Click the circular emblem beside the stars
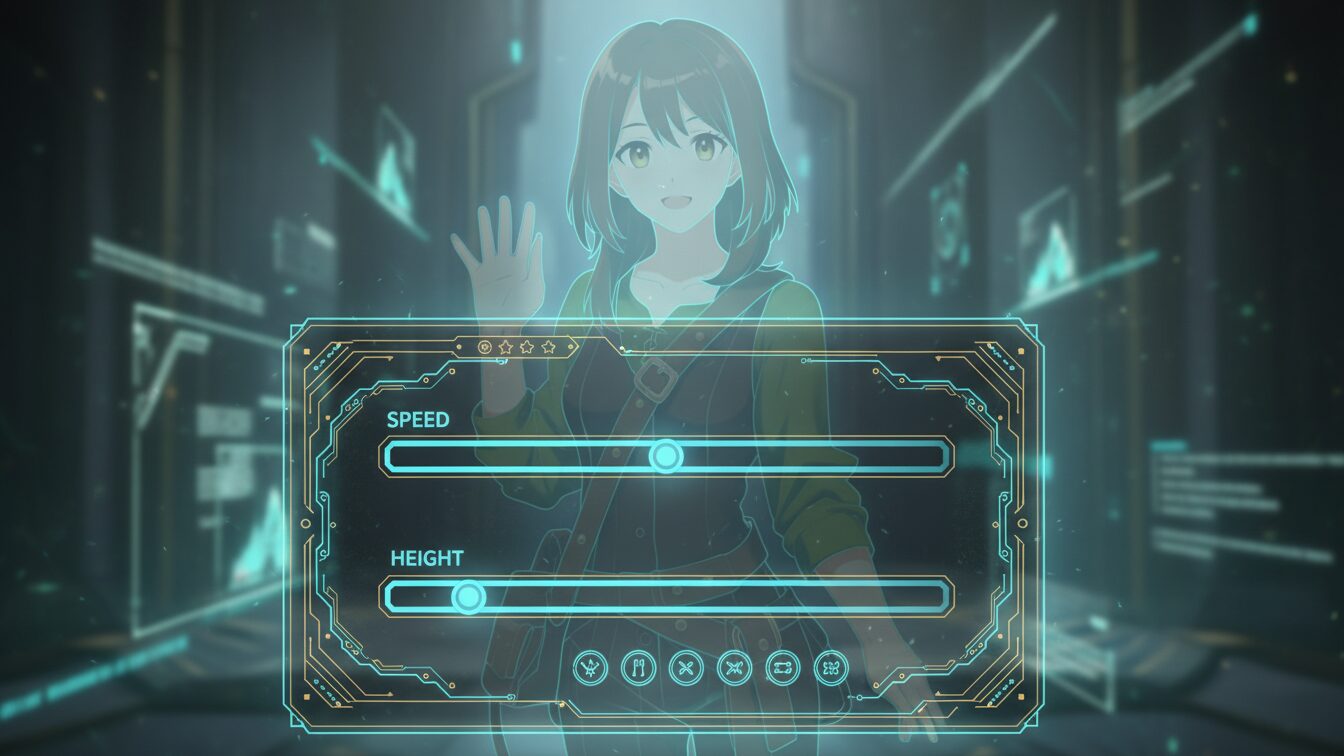The height and width of the screenshot is (756, 1344). 485,347
